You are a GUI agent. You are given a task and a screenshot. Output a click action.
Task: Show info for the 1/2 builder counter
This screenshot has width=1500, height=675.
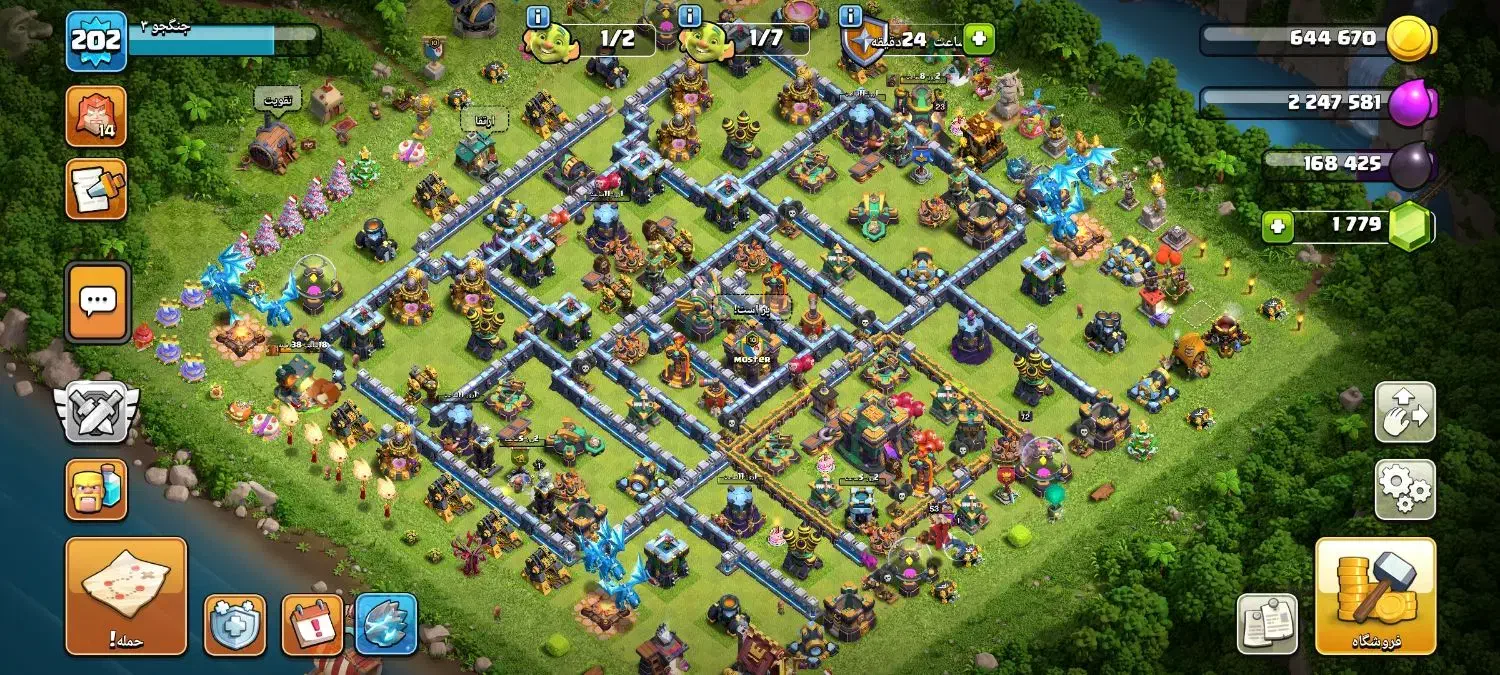(538, 16)
